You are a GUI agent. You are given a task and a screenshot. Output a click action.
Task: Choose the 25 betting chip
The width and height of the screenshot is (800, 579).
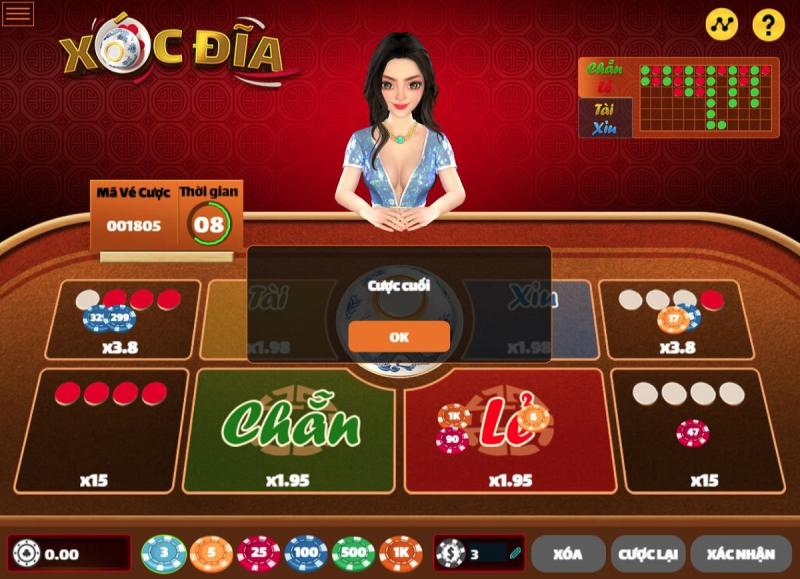(x=258, y=553)
